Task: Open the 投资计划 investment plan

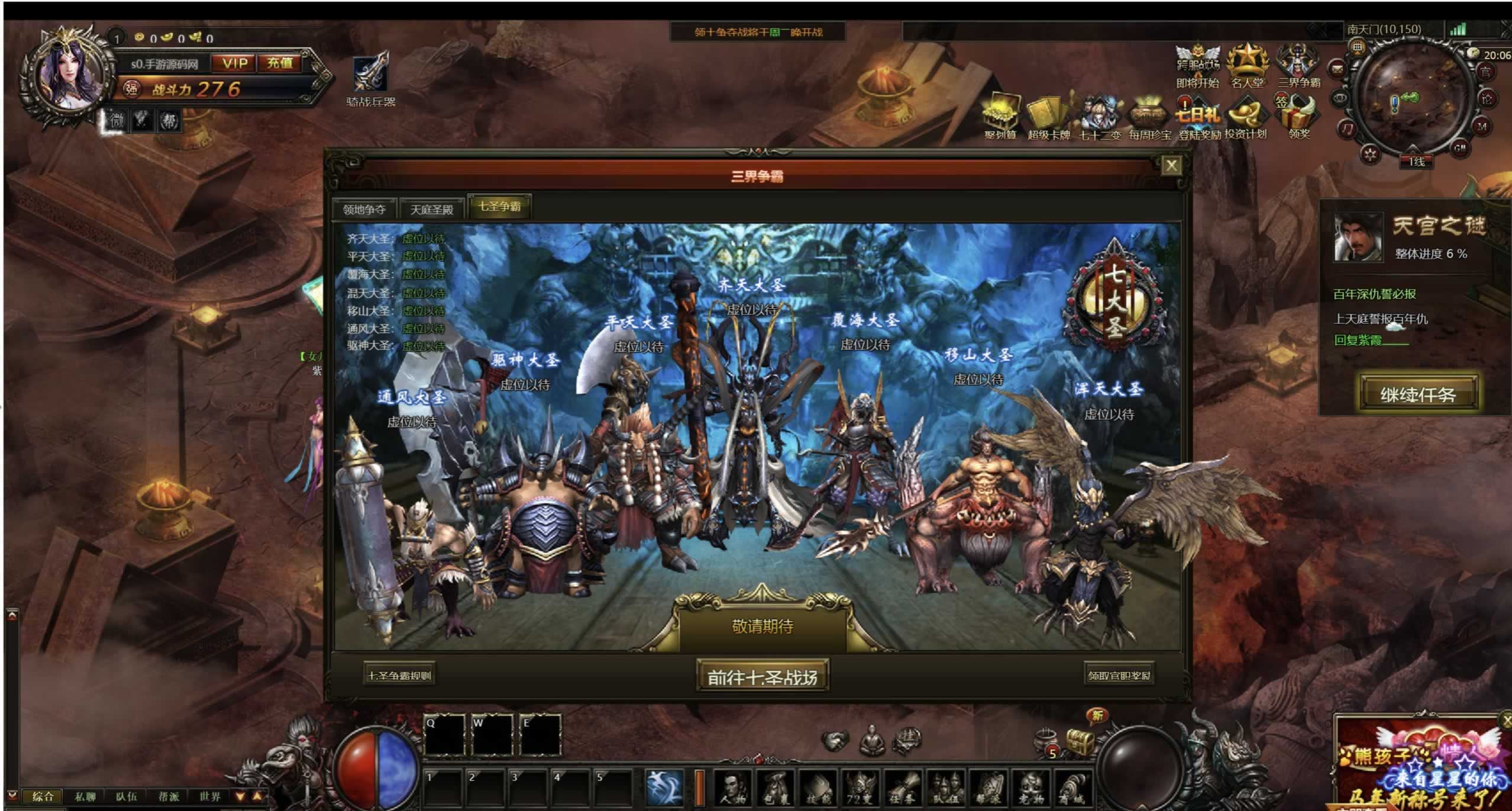Action: pyautogui.click(x=1246, y=117)
